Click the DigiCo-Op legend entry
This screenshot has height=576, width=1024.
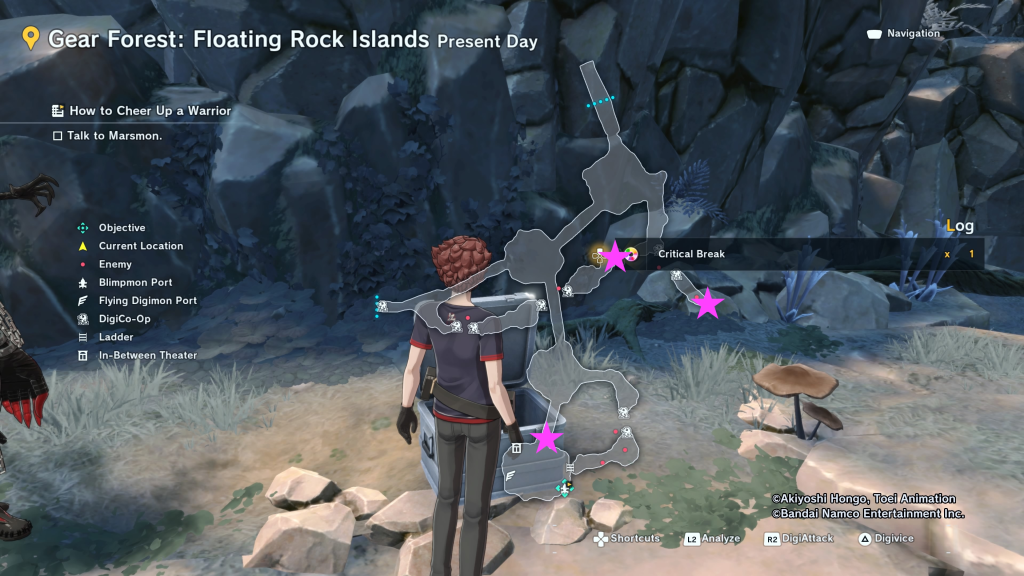point(124,319)
